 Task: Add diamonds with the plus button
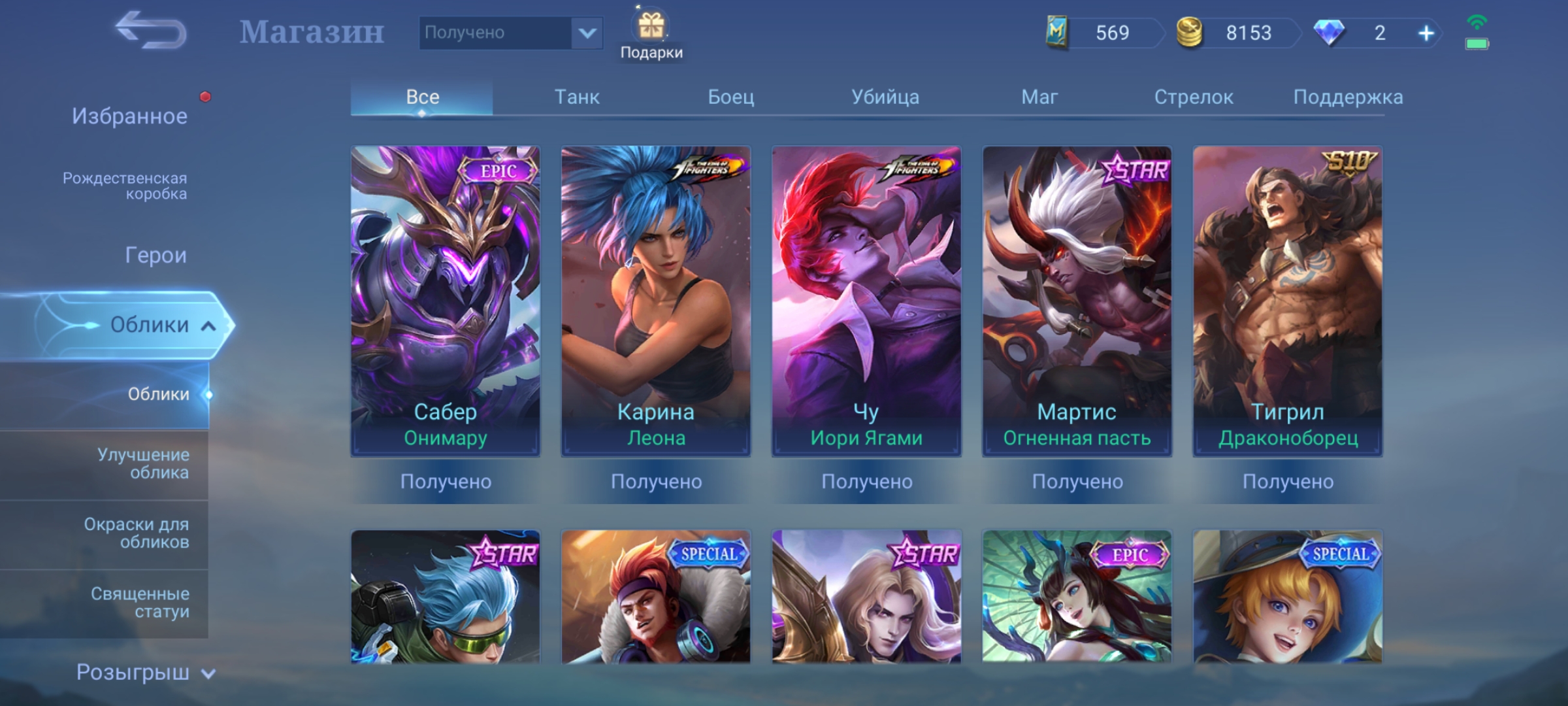click(1426, 33)
